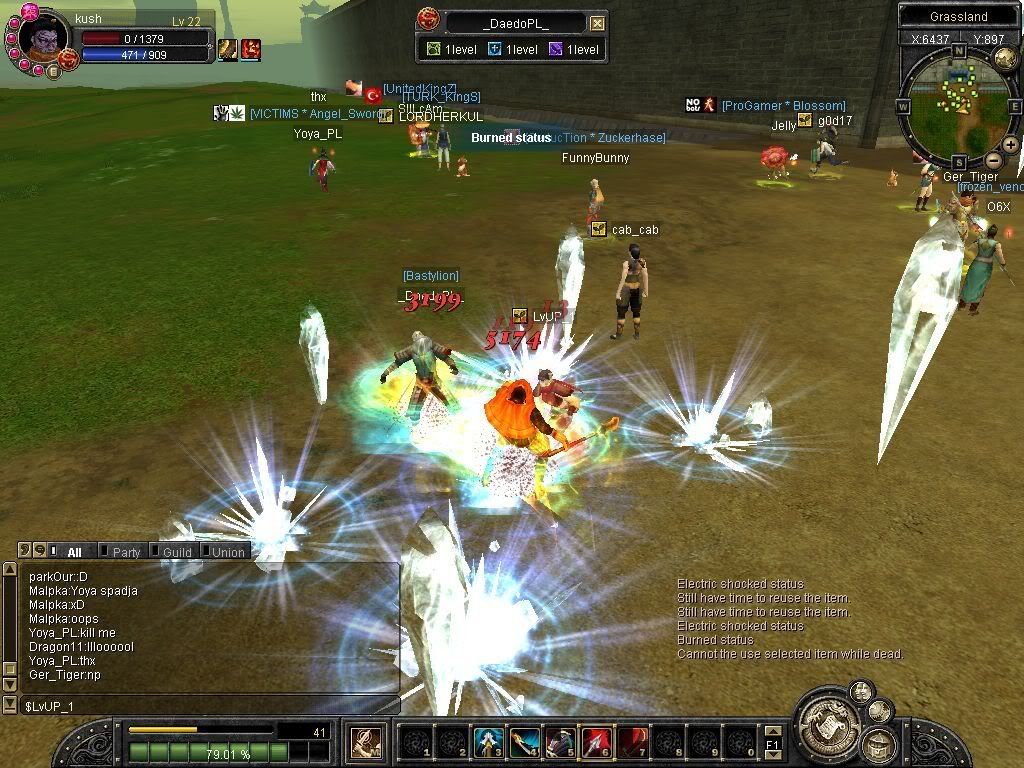Click the weapon action icon left of hotbar

pyautogui.click(x=364, y=743)
